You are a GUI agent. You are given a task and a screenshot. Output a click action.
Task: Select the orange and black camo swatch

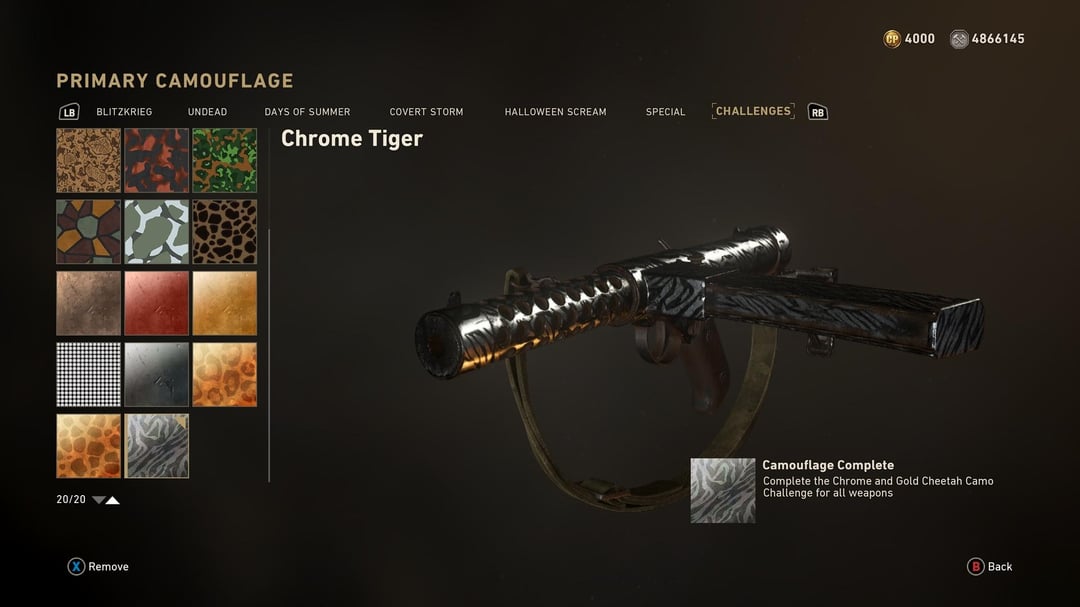(x=156, y=160)
